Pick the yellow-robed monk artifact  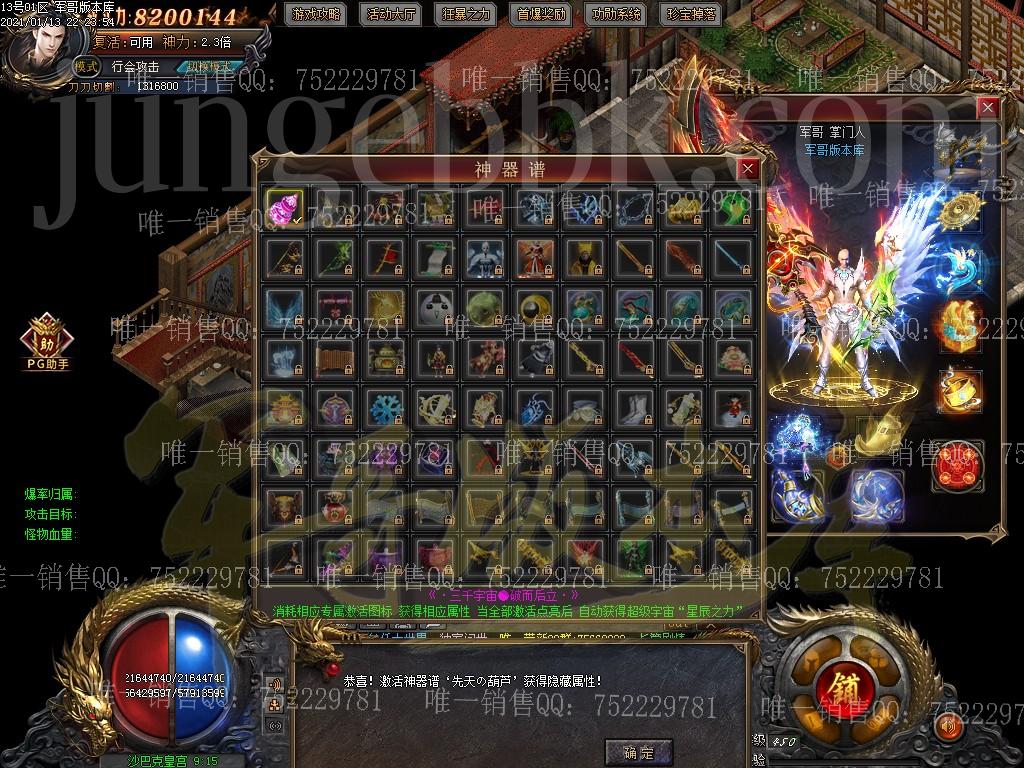click(x=586, y=257)
